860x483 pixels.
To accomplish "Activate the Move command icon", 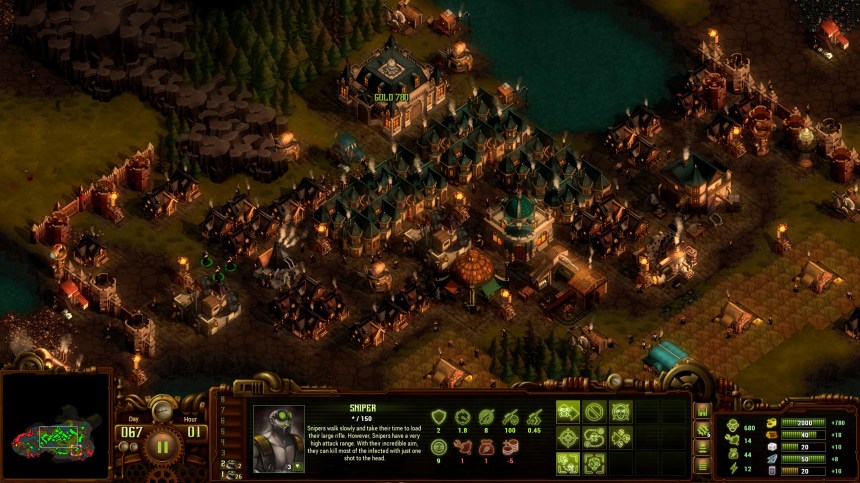I will pyautogui.click(x=569, y=411).
